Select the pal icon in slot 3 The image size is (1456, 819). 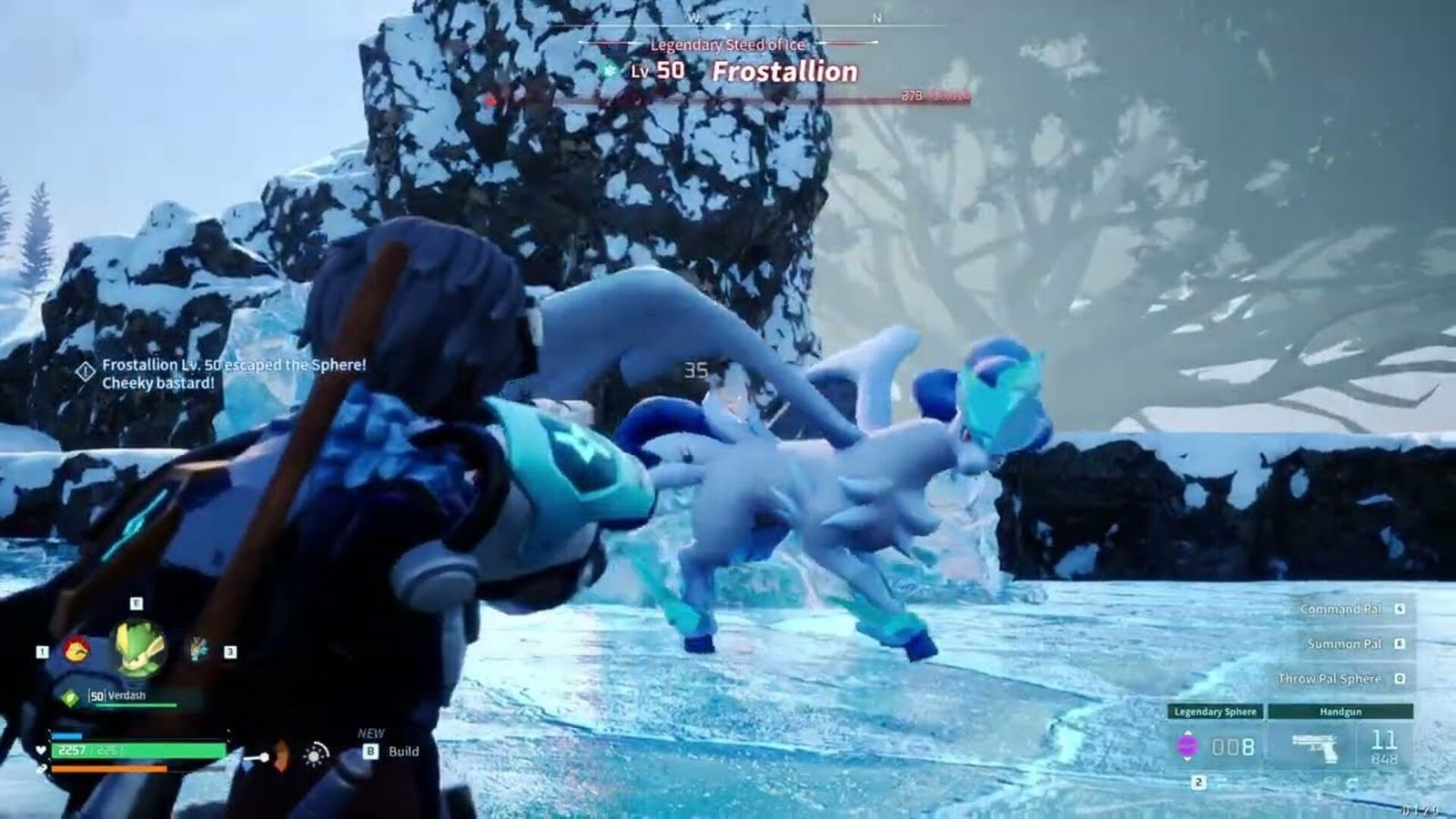click(x=196, y=649)
